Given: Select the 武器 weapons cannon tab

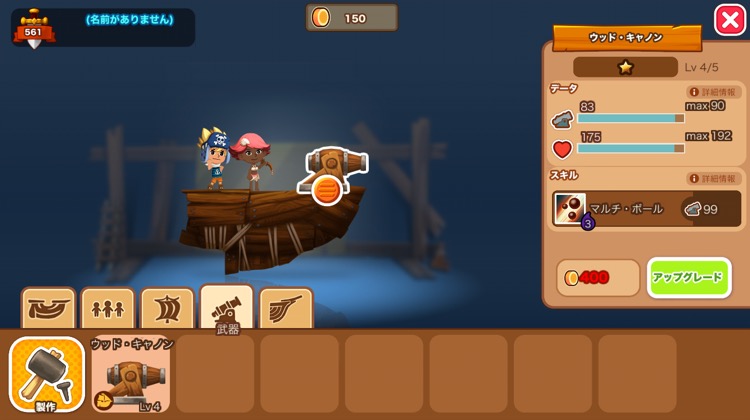Looking at the screenshot, I should point(227,309).
